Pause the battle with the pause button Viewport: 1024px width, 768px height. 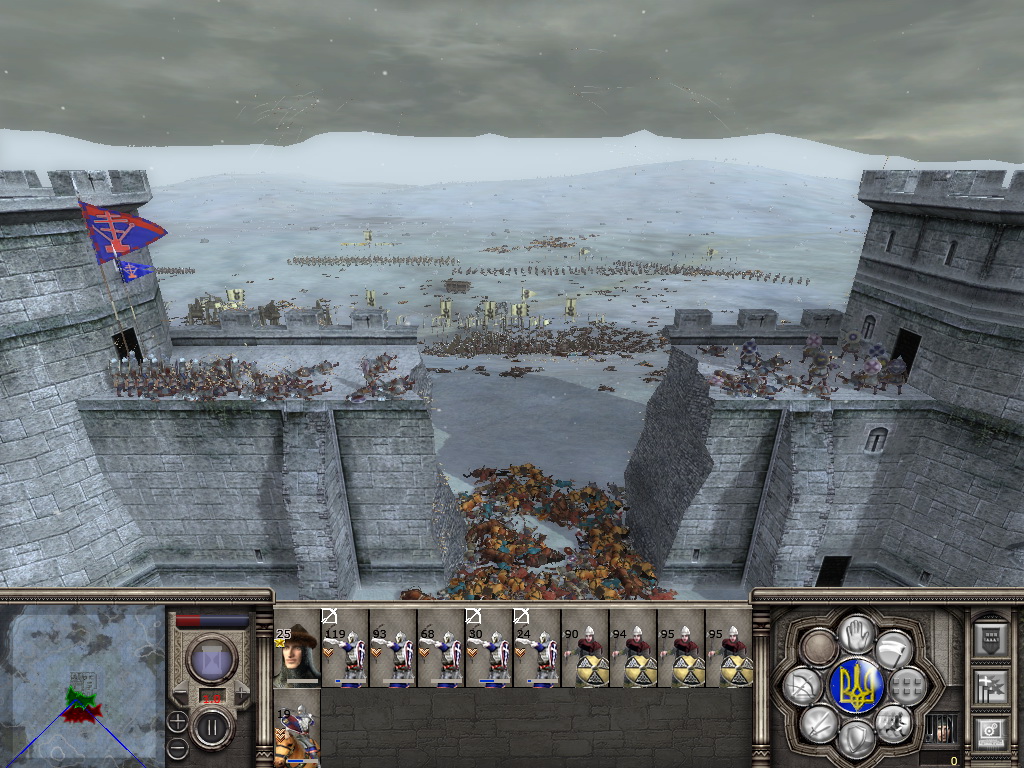pos(211,726)
